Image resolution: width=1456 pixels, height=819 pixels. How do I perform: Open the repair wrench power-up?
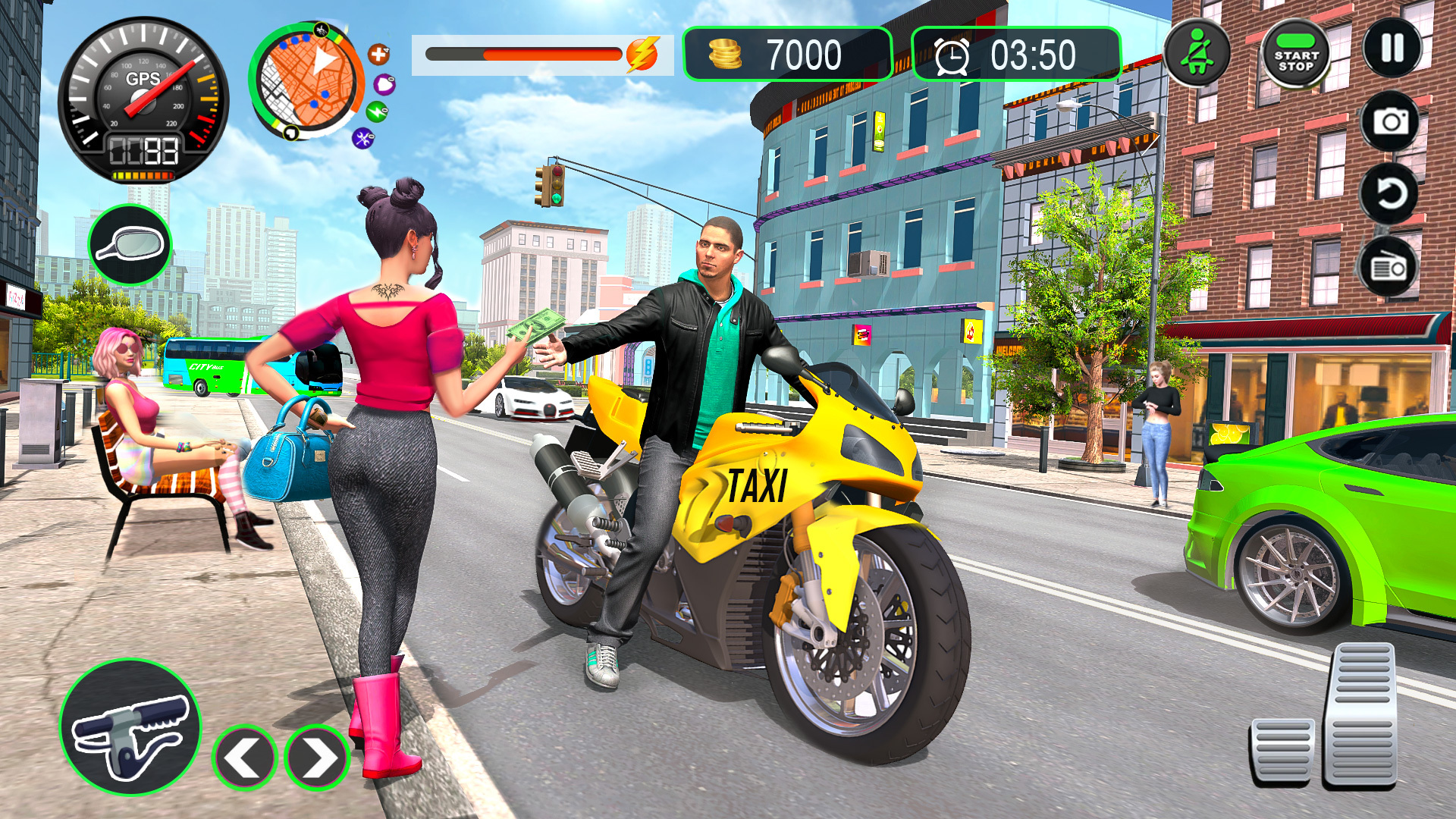[364, 135]
